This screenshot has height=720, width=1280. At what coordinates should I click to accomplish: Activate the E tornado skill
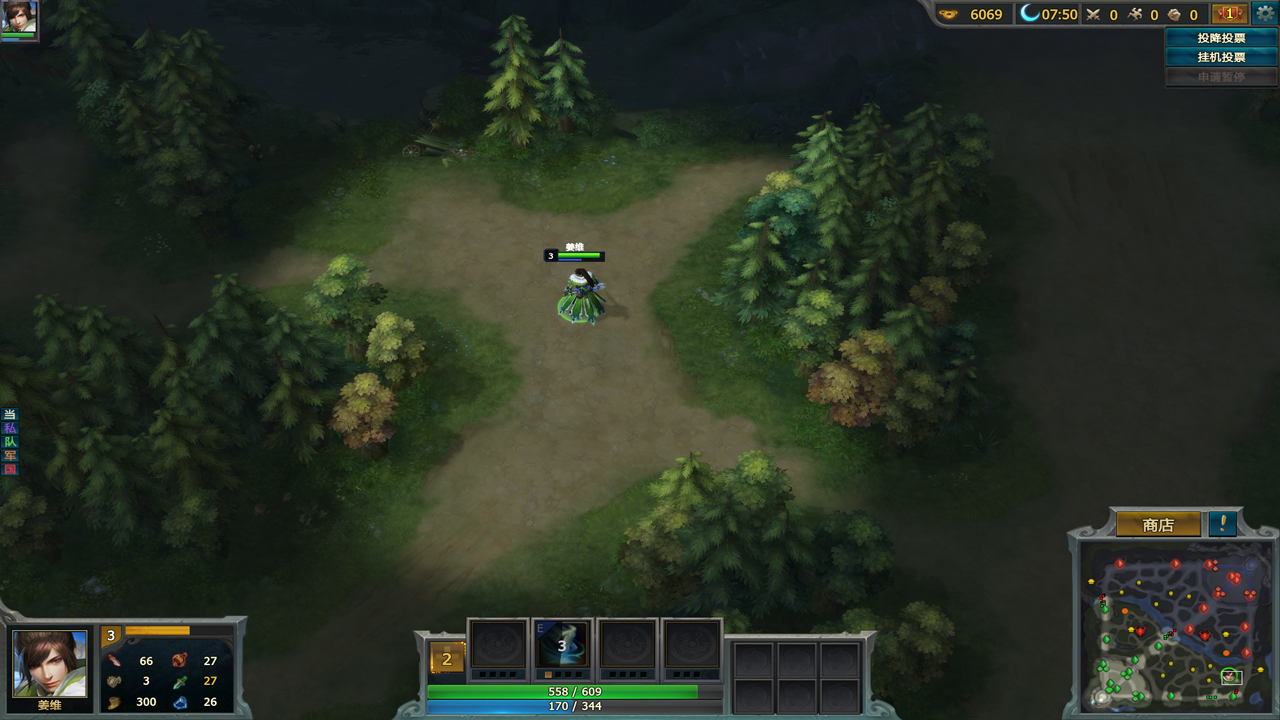562,645
